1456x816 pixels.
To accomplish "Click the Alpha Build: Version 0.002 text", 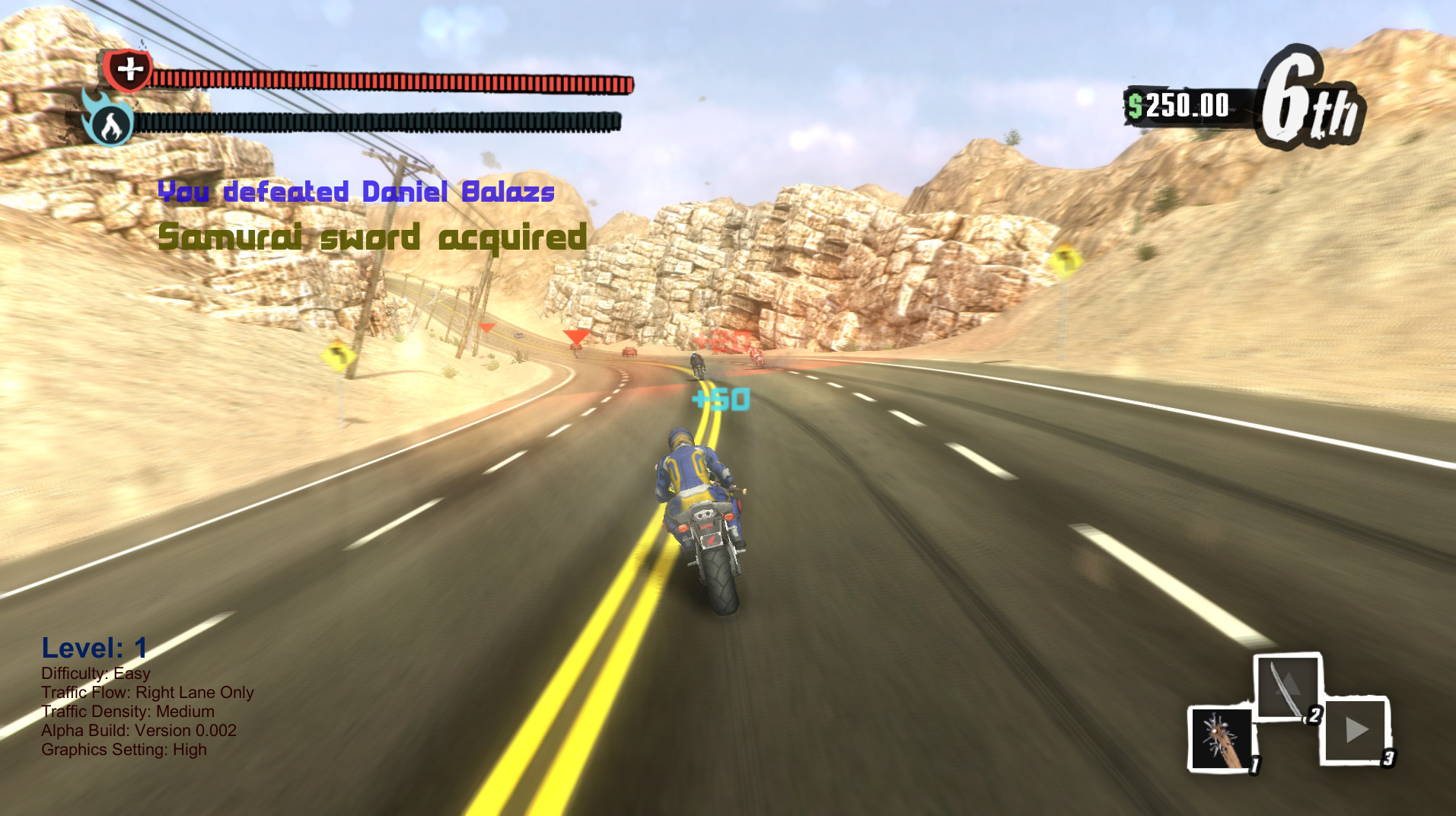I will [x=139, y=730].
